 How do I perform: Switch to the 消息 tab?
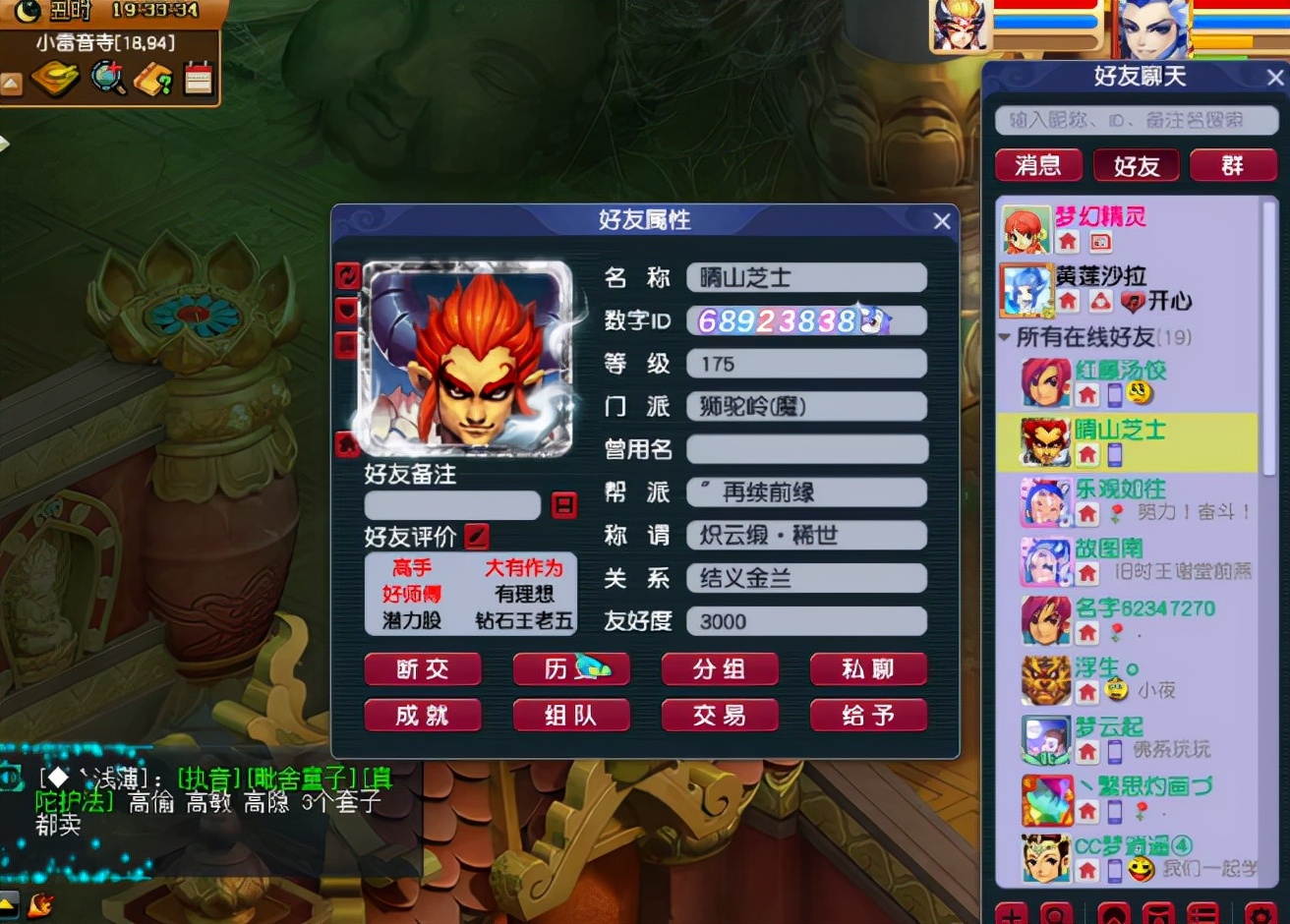pos(1038,165)
